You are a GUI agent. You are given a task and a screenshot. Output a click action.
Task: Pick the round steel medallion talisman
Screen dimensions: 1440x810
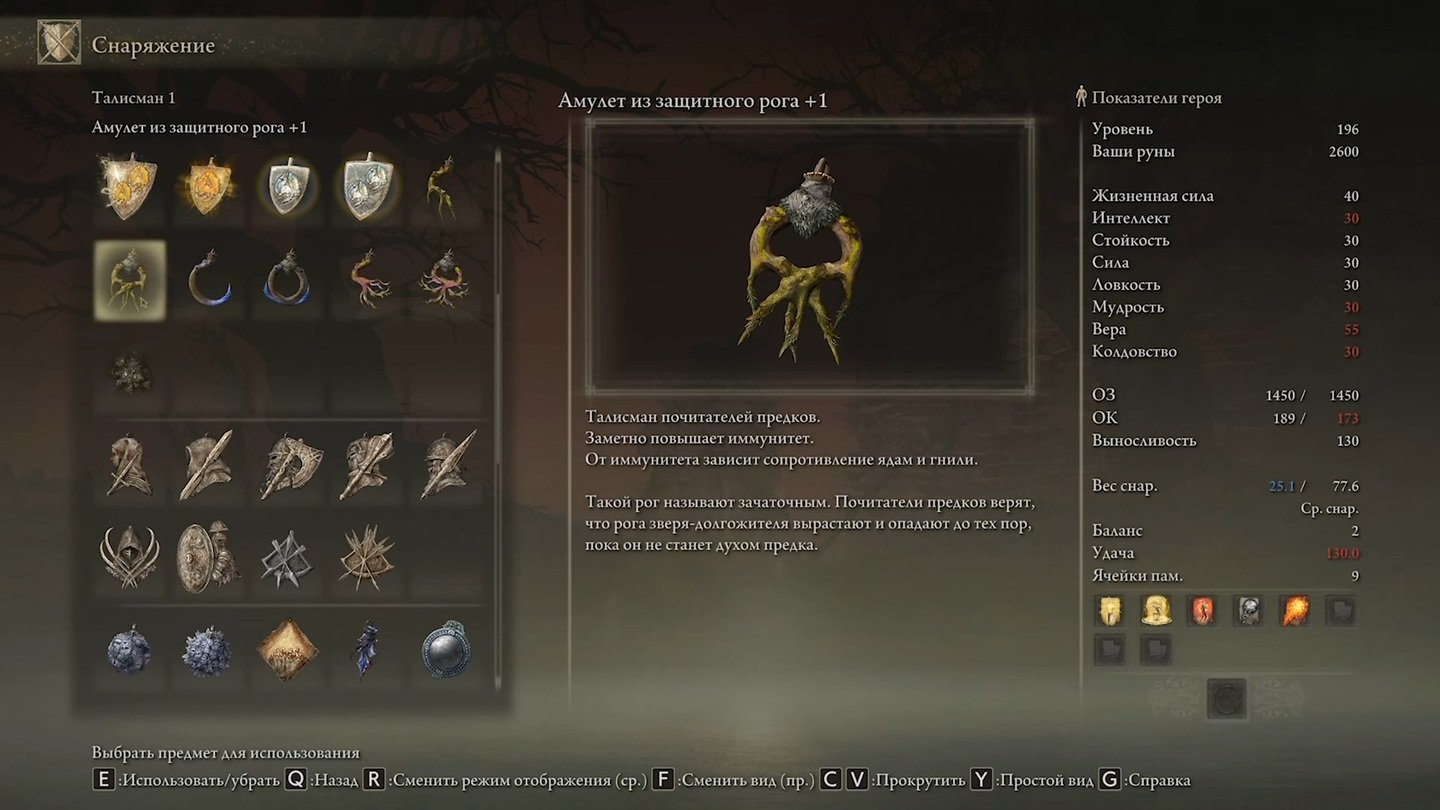pyautogui.click(x=445, y=650)
